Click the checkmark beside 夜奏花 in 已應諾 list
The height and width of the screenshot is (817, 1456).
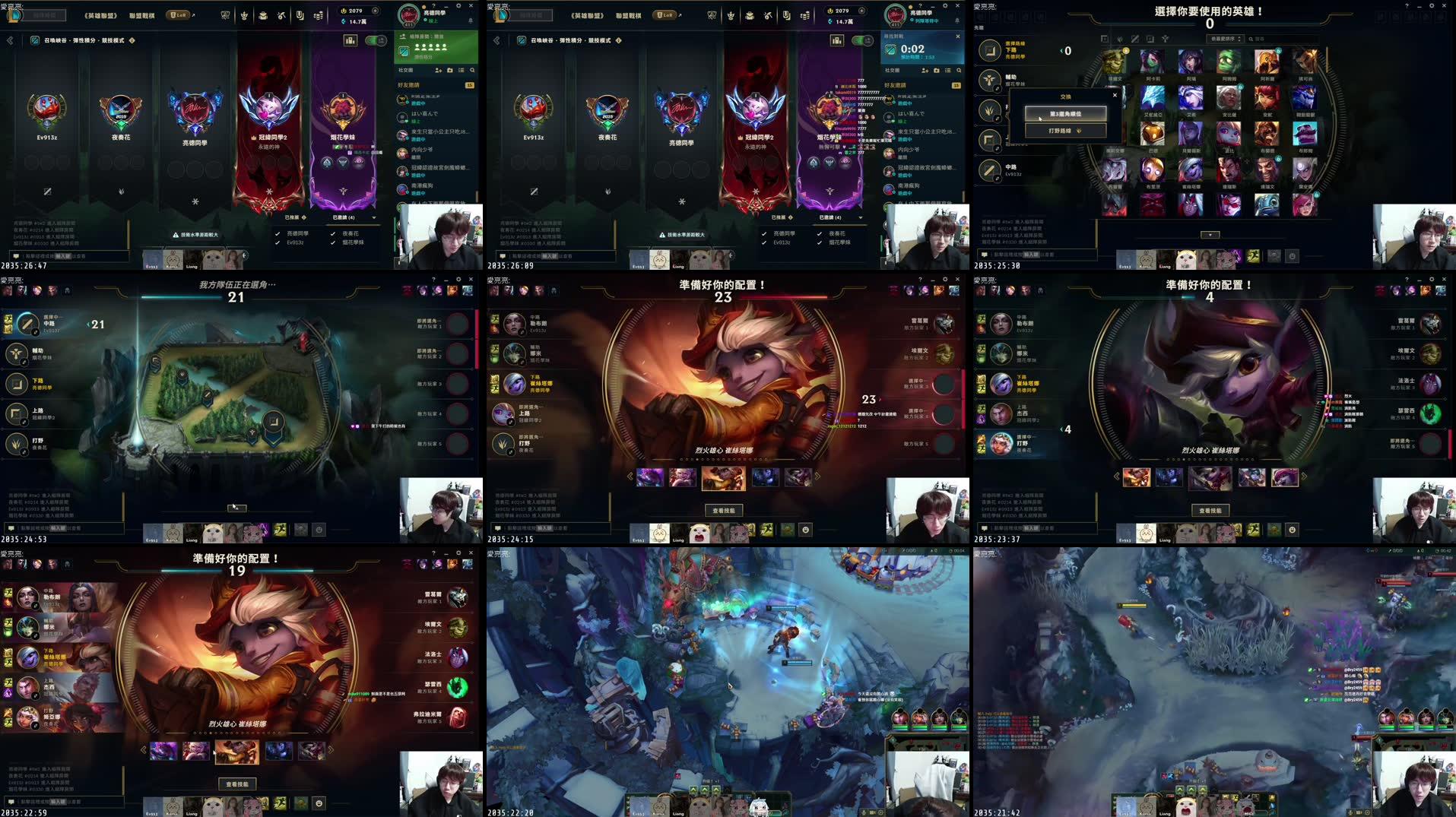click(x=333, y=234)
